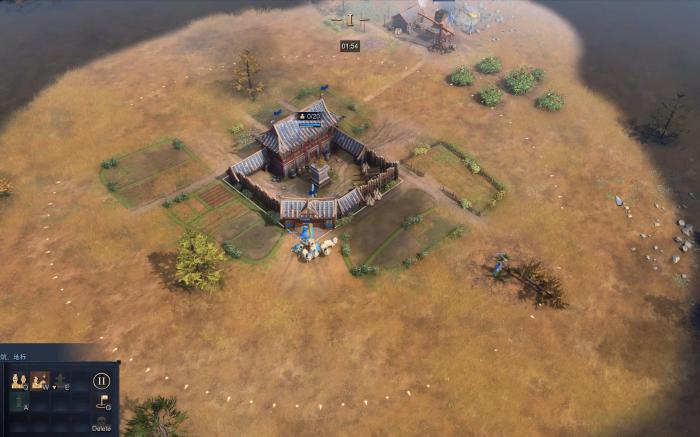Select the dim green building icon

18,402
